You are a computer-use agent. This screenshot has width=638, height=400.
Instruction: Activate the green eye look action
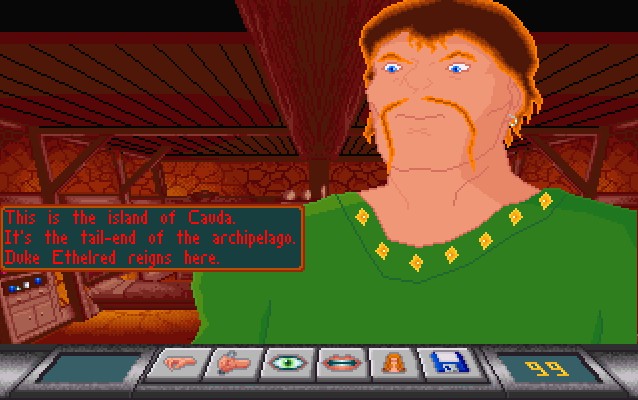[287, 364]
